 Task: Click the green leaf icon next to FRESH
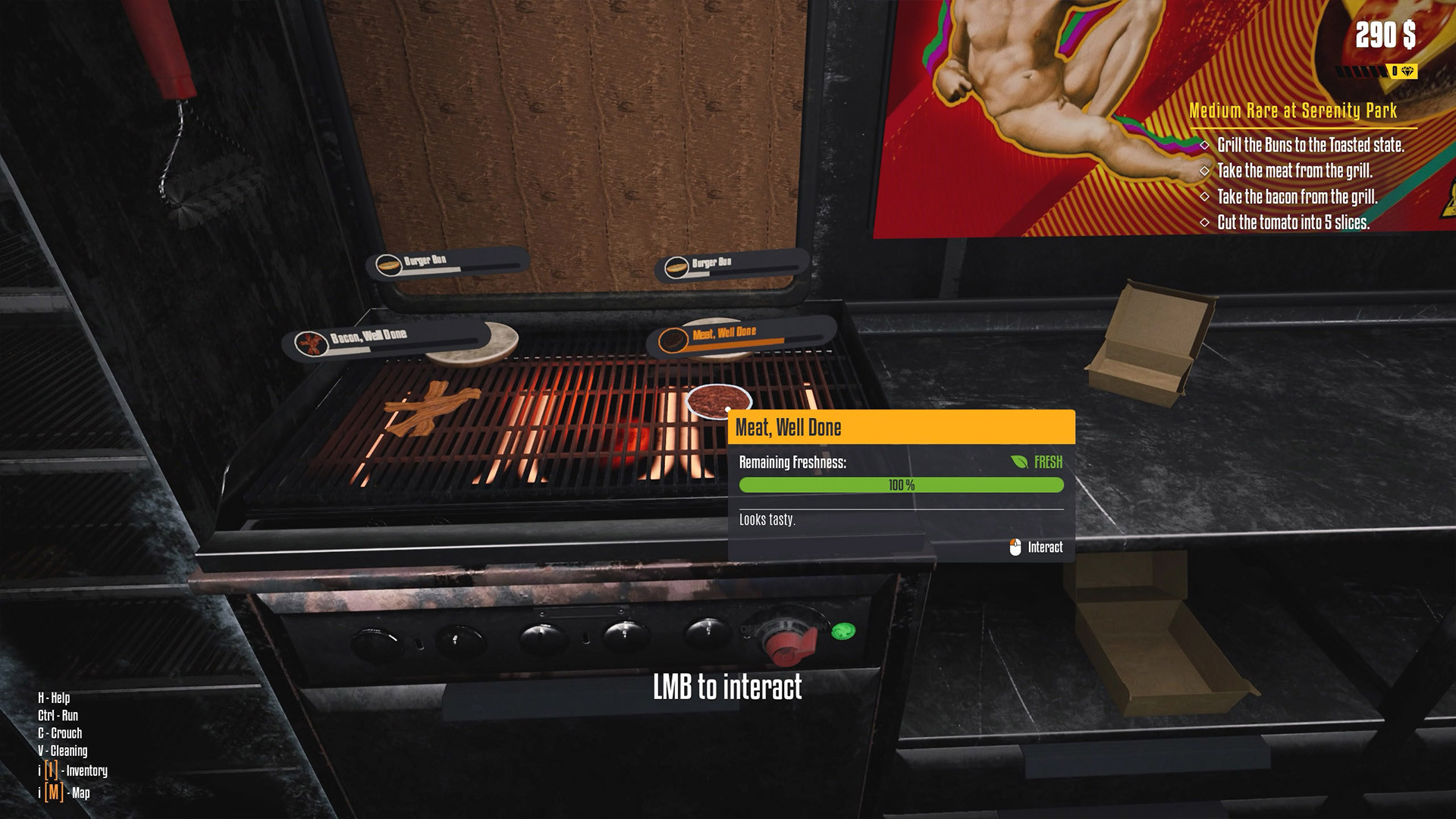point(1019,461)
